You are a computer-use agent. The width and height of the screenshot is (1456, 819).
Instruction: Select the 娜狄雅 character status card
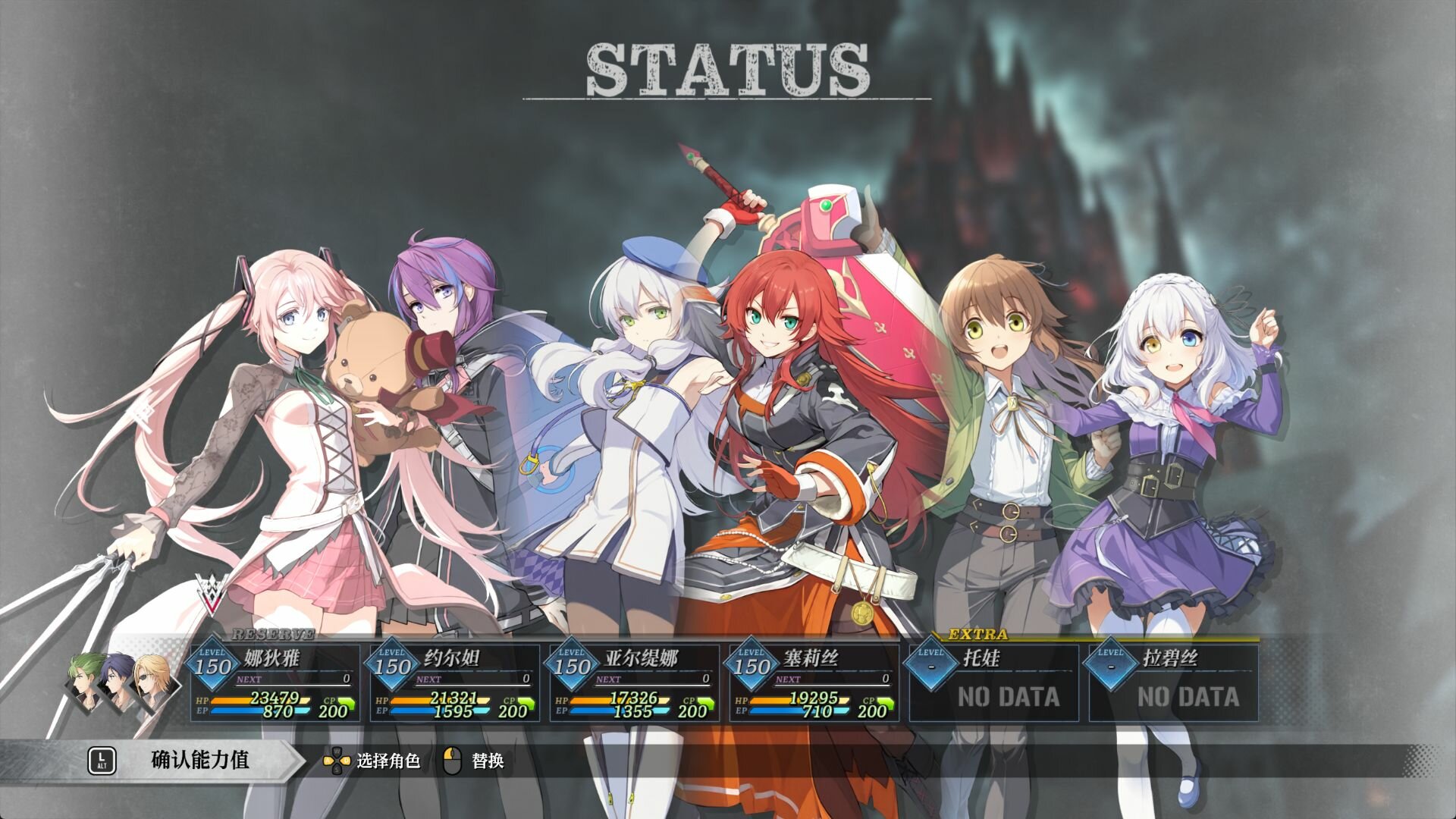(x=275, y=682)
